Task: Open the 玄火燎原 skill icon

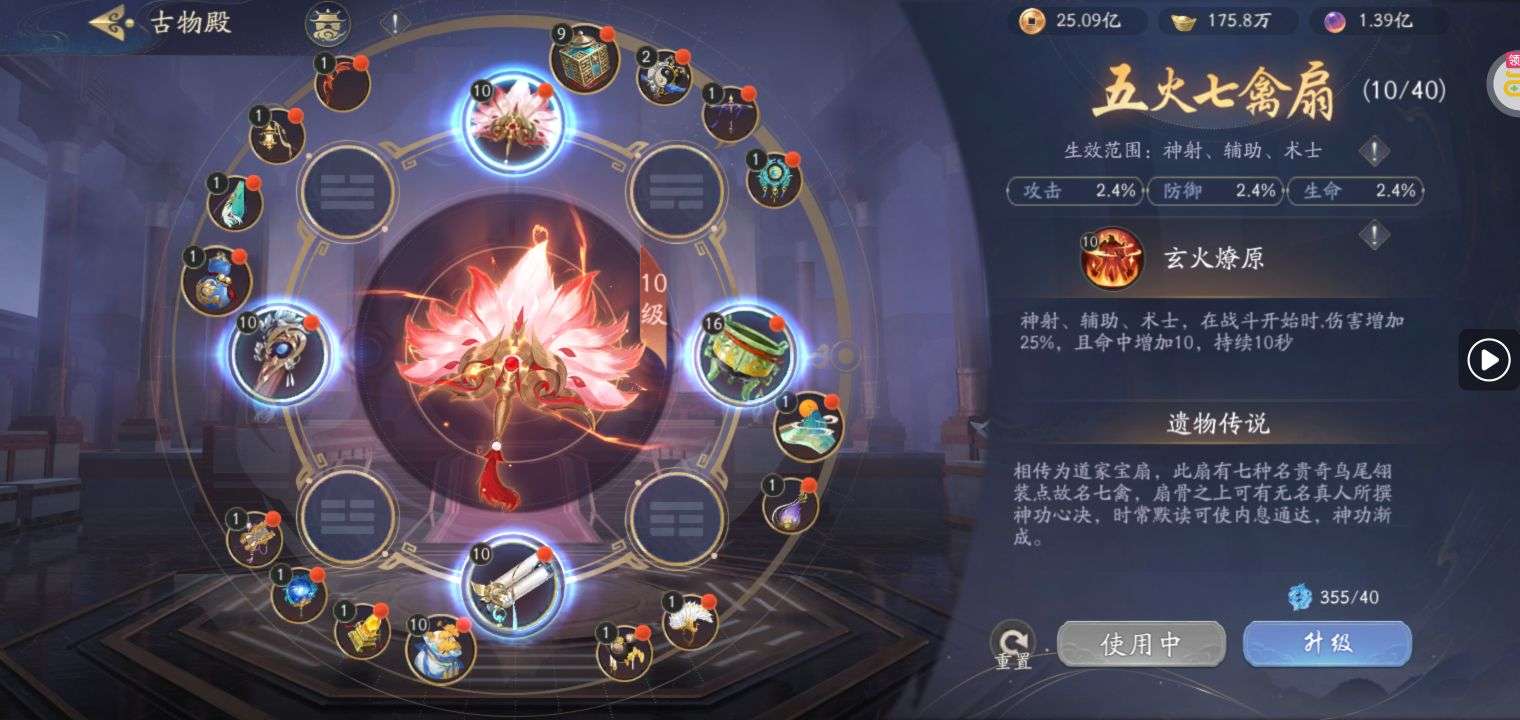Action: pyautogui.click(x=1111, y=258)
